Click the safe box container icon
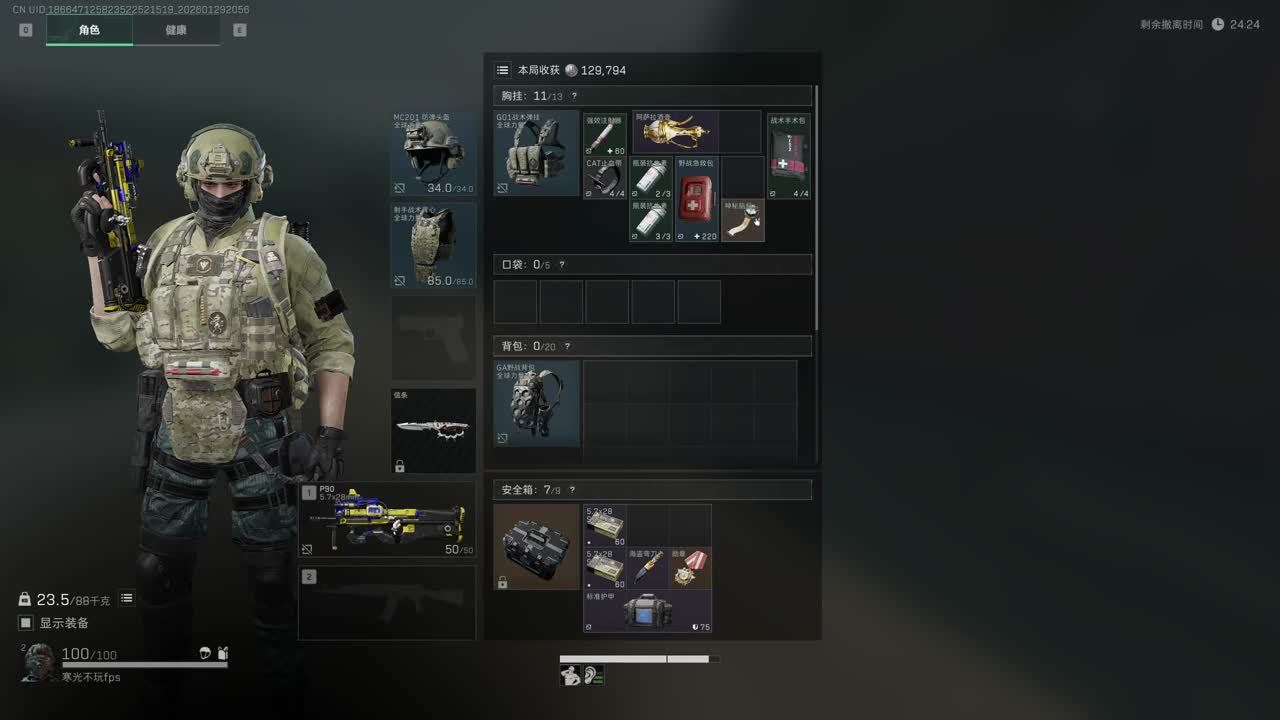Viewport: 1280px width, 720px height. [x=536, y=546]
